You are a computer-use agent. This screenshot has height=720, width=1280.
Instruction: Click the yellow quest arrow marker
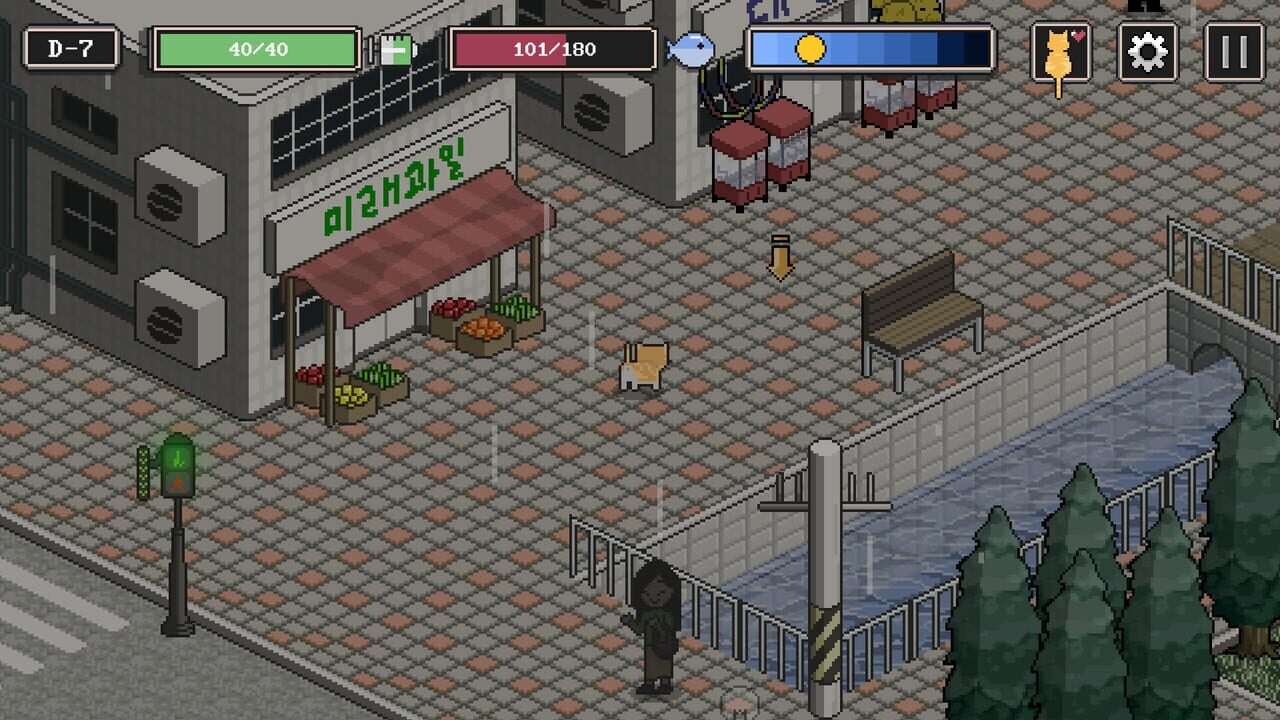click(x=779, y=255)
